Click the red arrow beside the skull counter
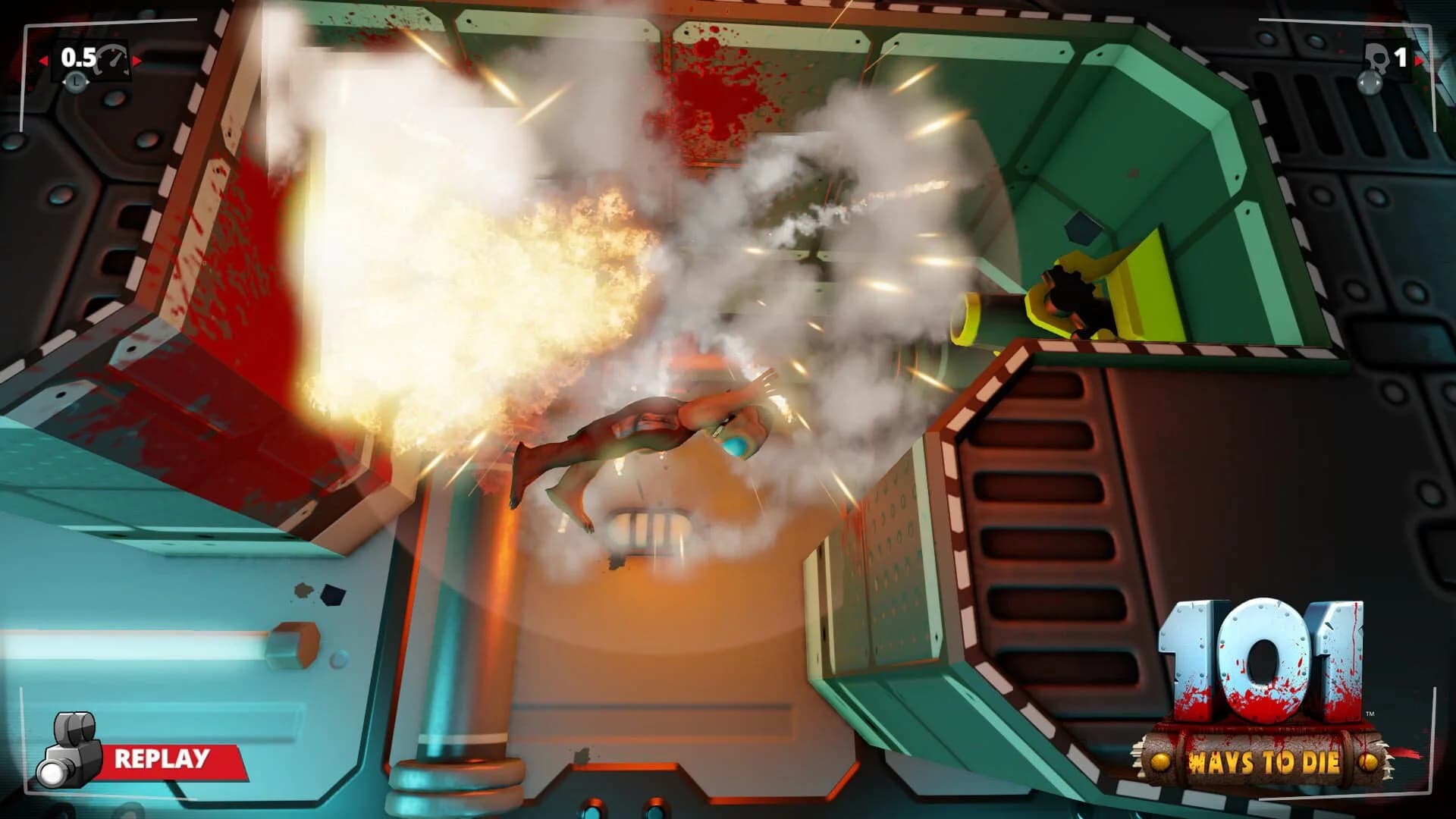The width and height of the screenshot is (1456, 819). [1420, 61]
